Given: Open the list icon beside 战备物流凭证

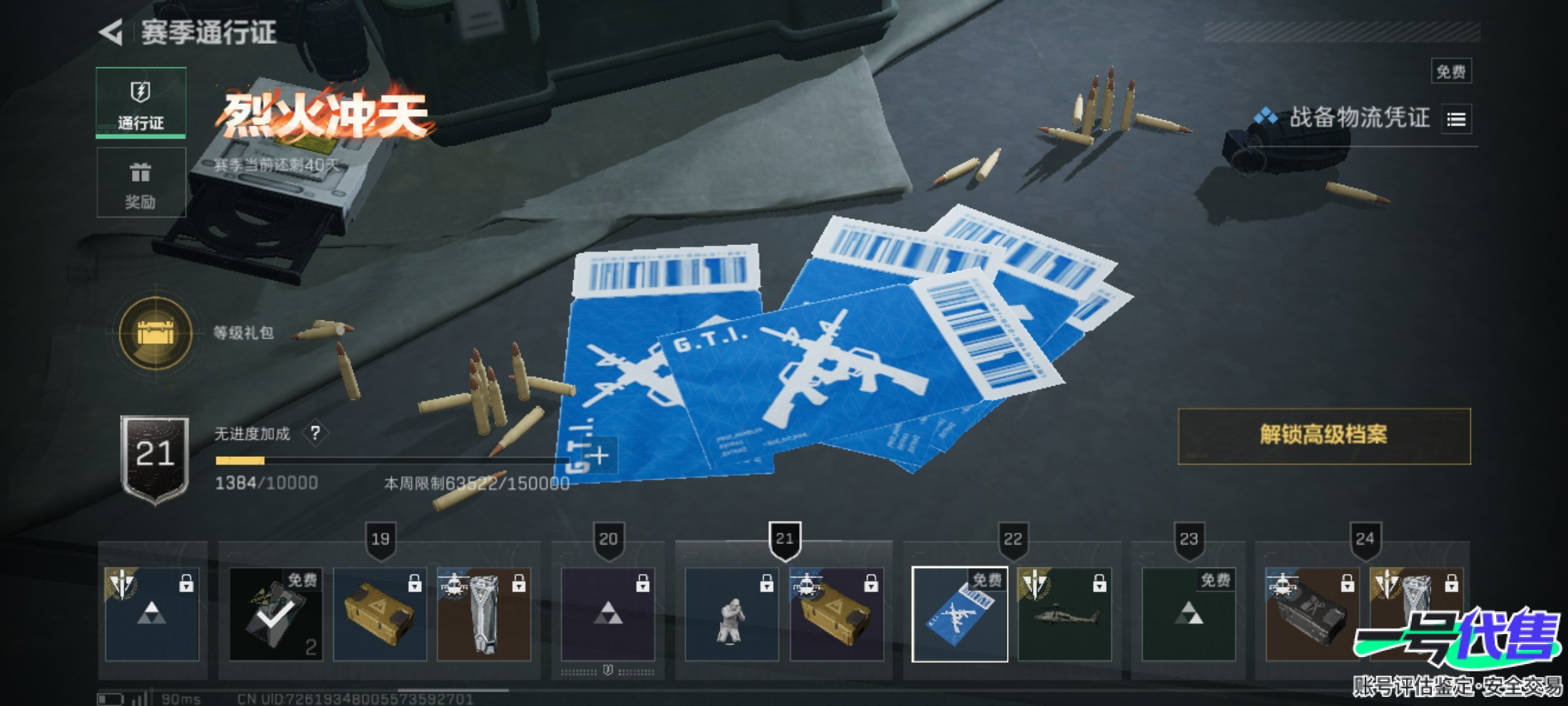Looking at the screenshot, I should (1456, 120).
